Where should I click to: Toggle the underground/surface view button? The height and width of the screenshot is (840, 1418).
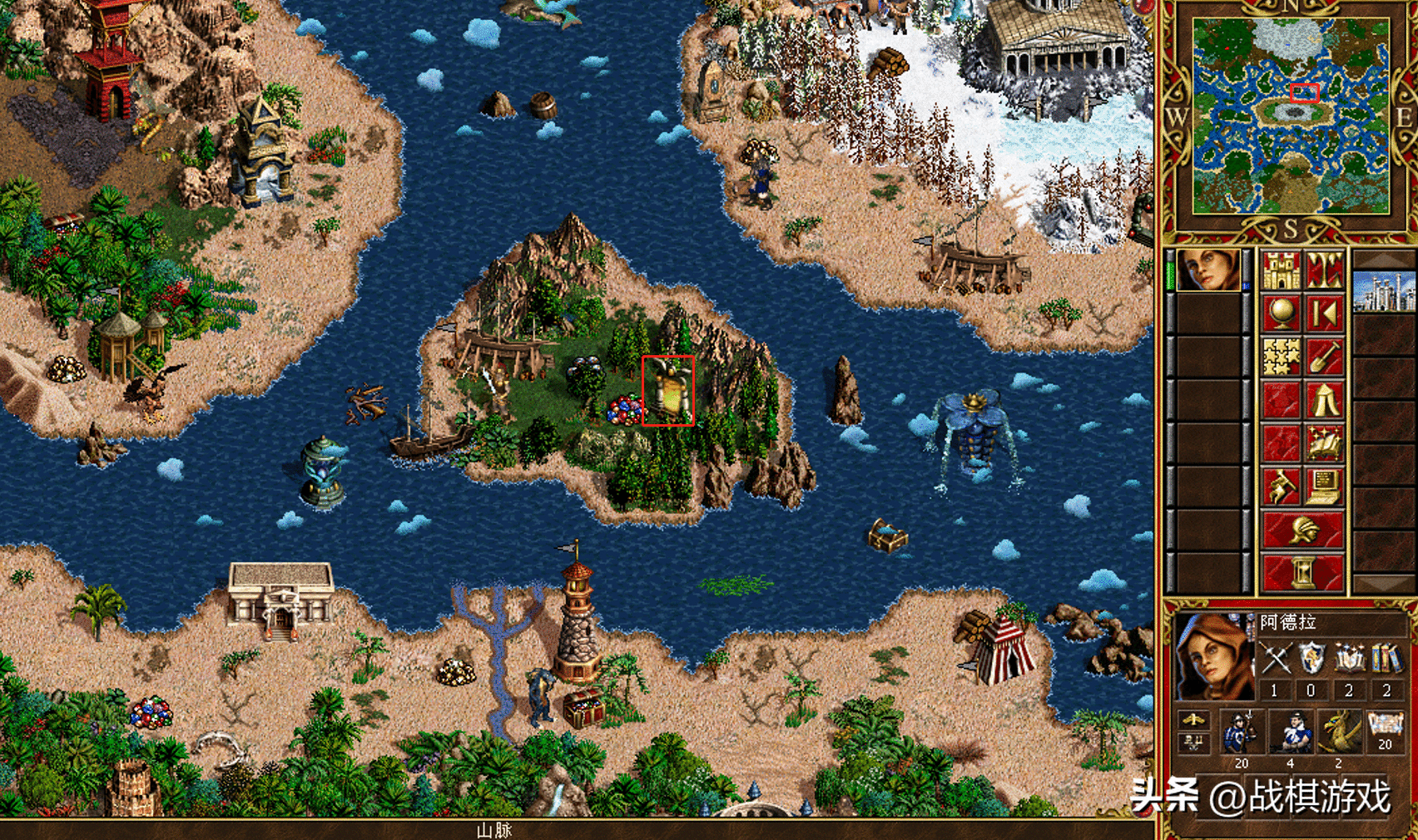[x=1325, y=270]
